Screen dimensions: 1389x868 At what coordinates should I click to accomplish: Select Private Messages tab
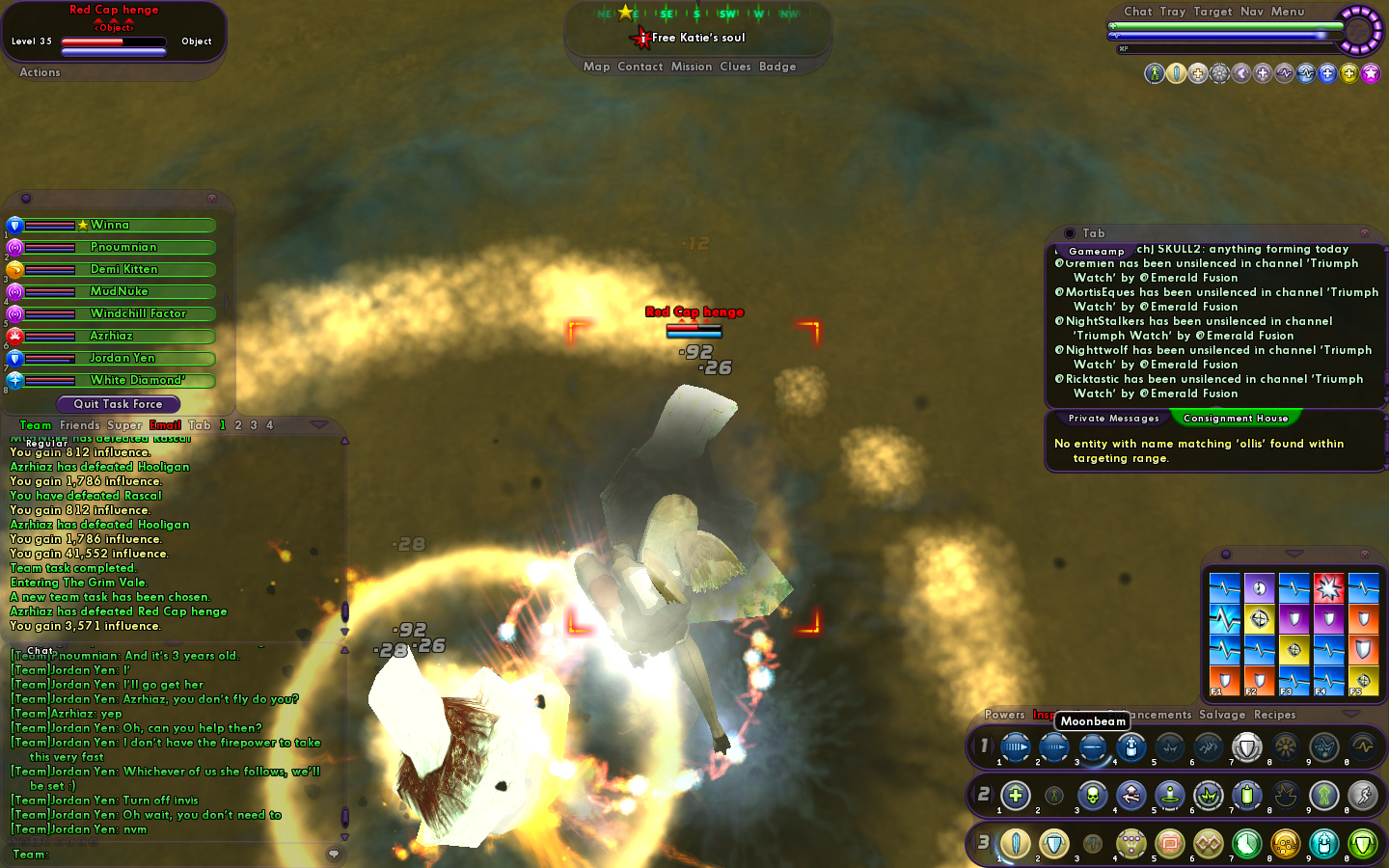point(1113,419)
